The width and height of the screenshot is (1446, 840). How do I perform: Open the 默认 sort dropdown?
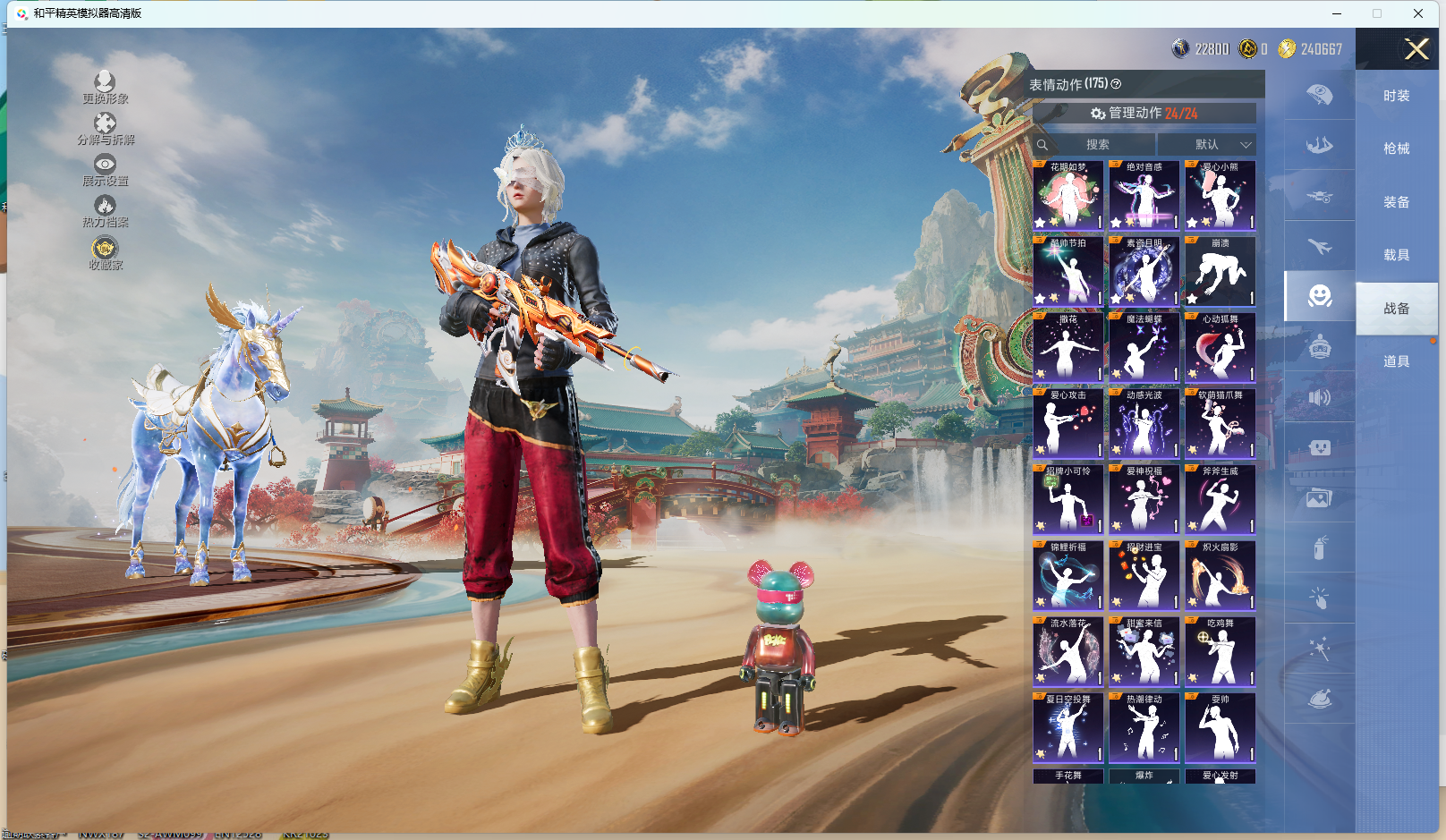click(x=1207, y=144)
